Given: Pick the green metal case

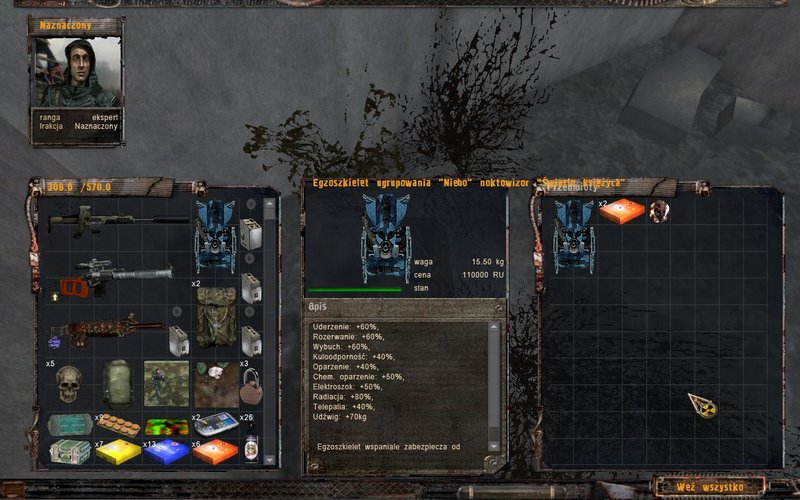Looking at the screenshot, I should click(x=69, y=452).
